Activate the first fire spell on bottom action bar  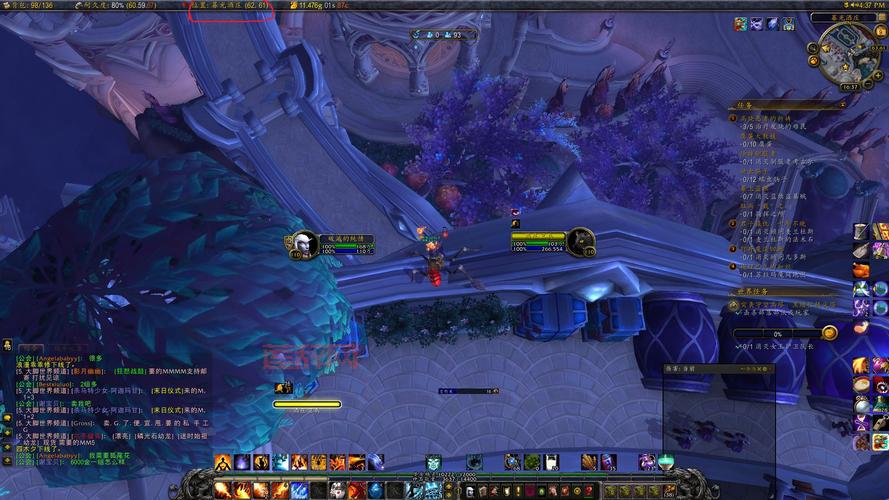point(223,489)
